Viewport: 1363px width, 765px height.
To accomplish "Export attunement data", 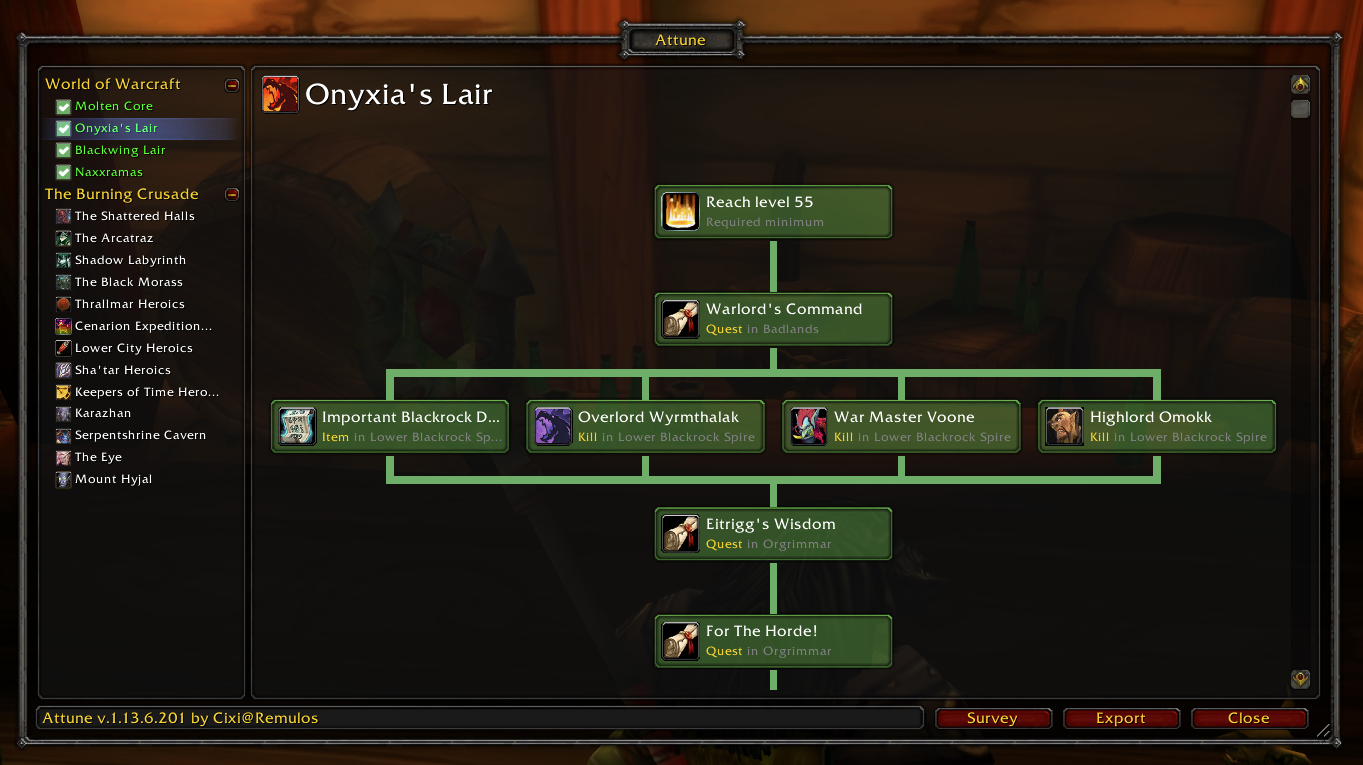I will [x=1120, y=718].
